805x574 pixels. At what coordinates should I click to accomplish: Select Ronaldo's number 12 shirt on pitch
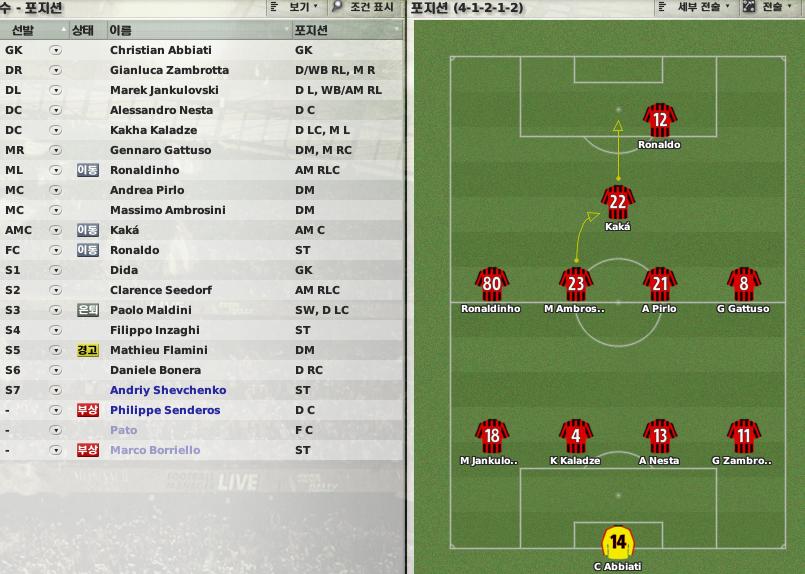659,121
